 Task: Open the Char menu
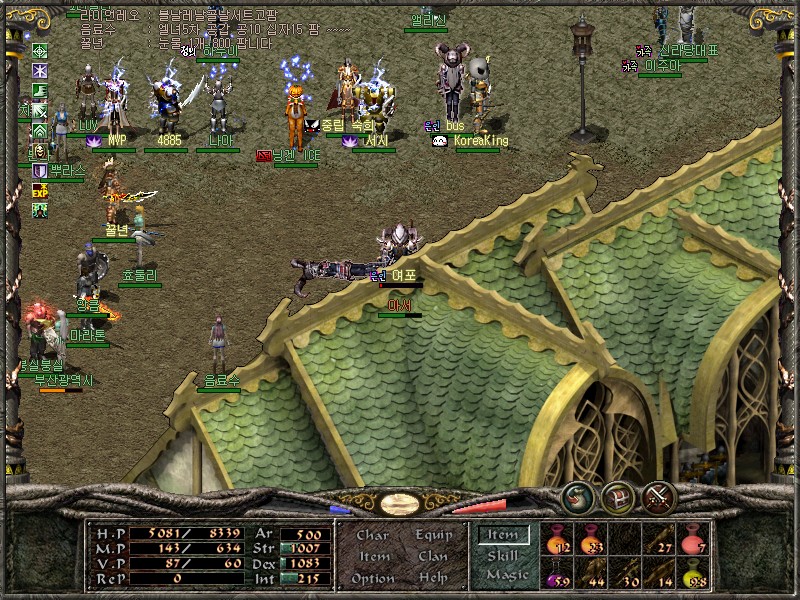click(x=372, y=535)
